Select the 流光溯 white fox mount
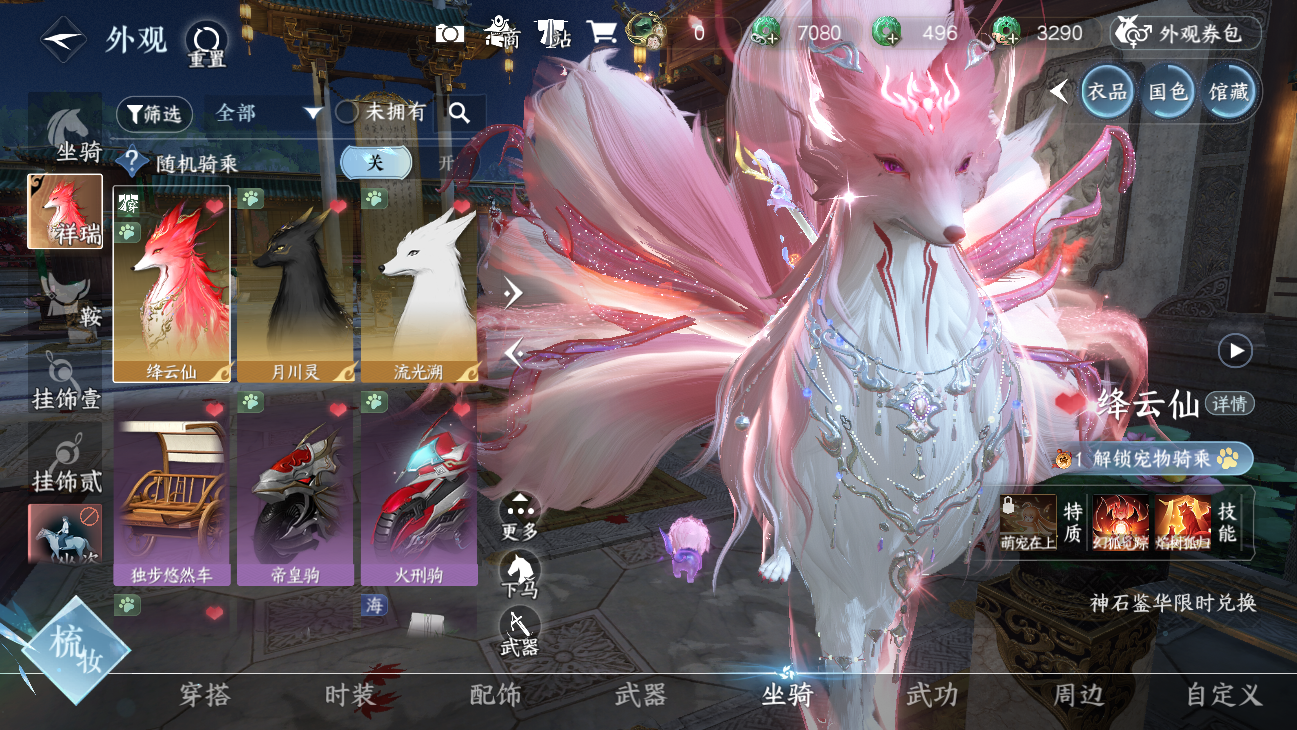1297x730 pixels. tap(419, 285)
